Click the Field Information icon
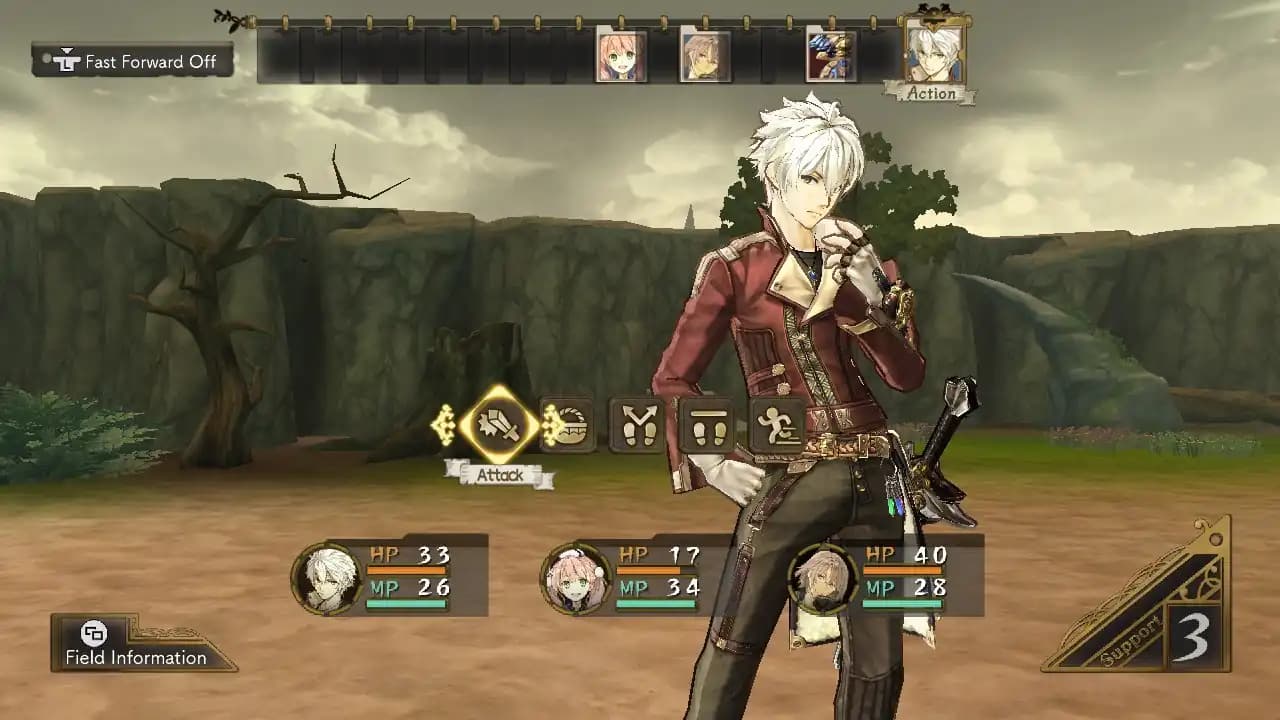The height and width of the screenshot is (720, 1280). point(95,634)
